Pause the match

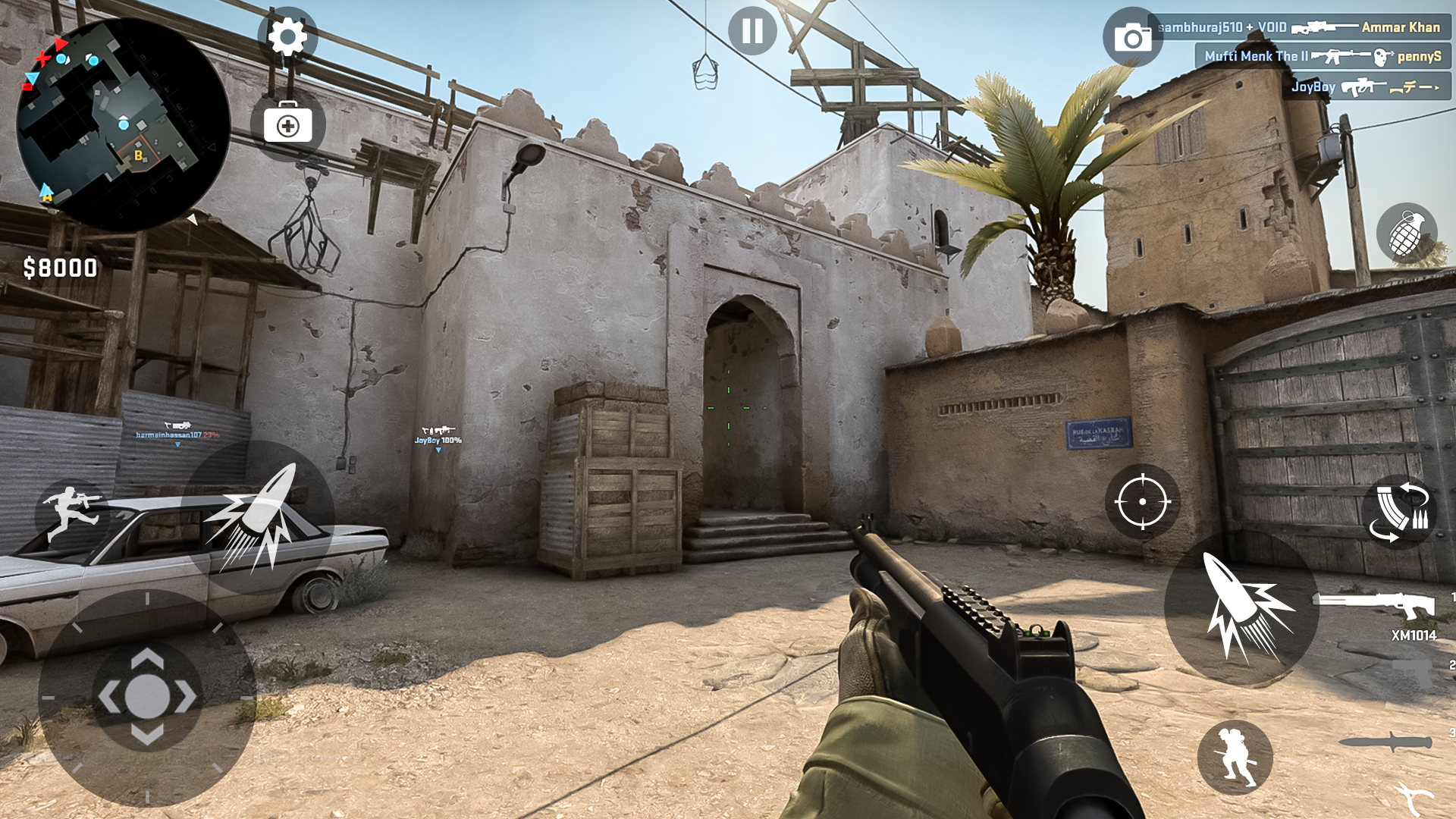click(x=752, y=33)
